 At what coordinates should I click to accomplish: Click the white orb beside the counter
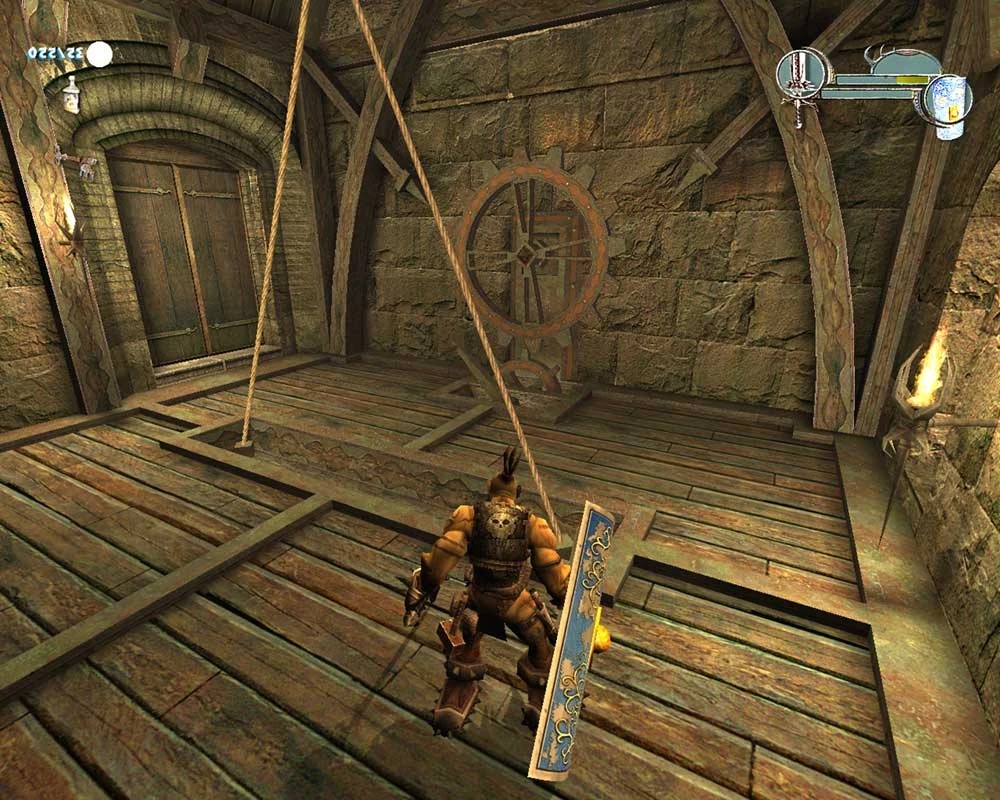point(99,53)
